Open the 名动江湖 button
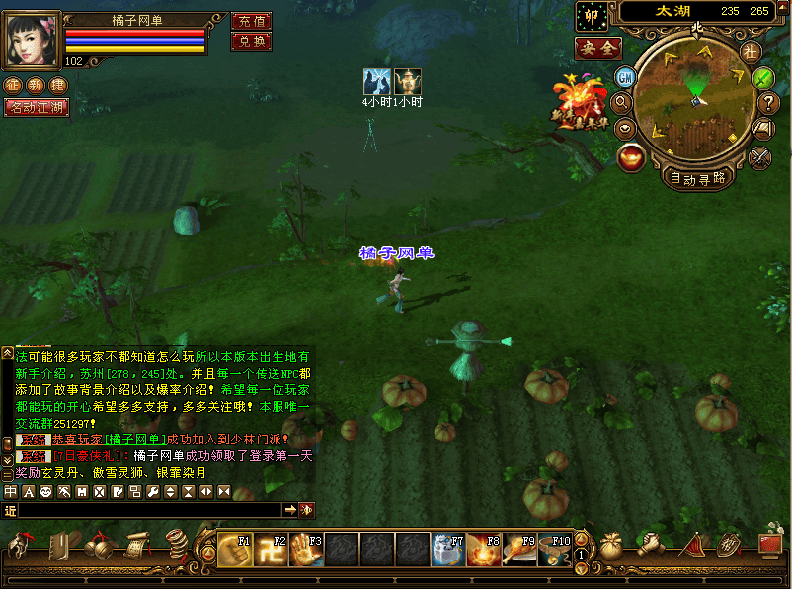The height and width of the screenshot is (589, 792). (x=37, y=107)
